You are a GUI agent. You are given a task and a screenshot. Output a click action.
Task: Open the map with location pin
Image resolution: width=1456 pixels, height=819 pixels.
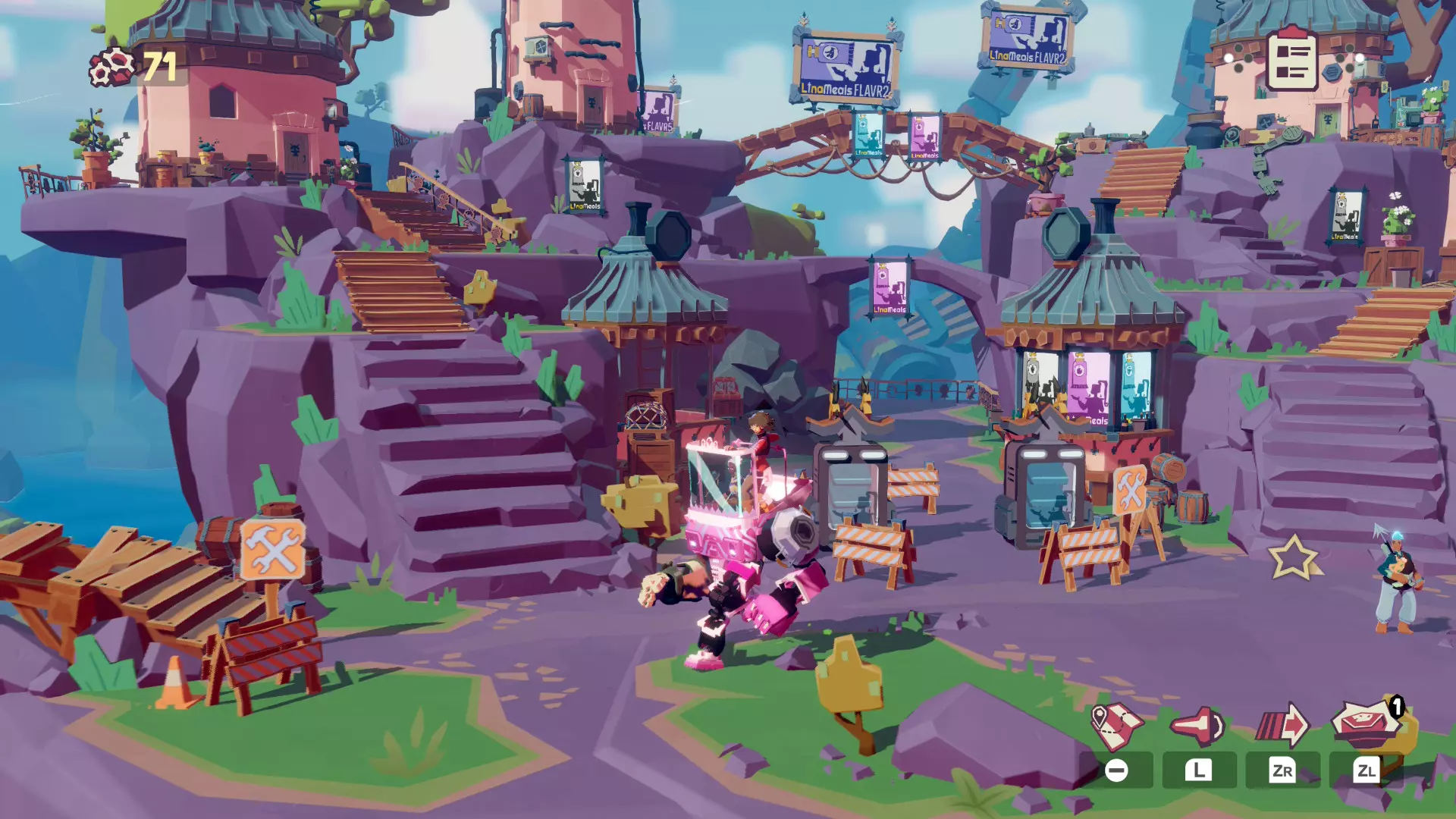(1116, 726)
